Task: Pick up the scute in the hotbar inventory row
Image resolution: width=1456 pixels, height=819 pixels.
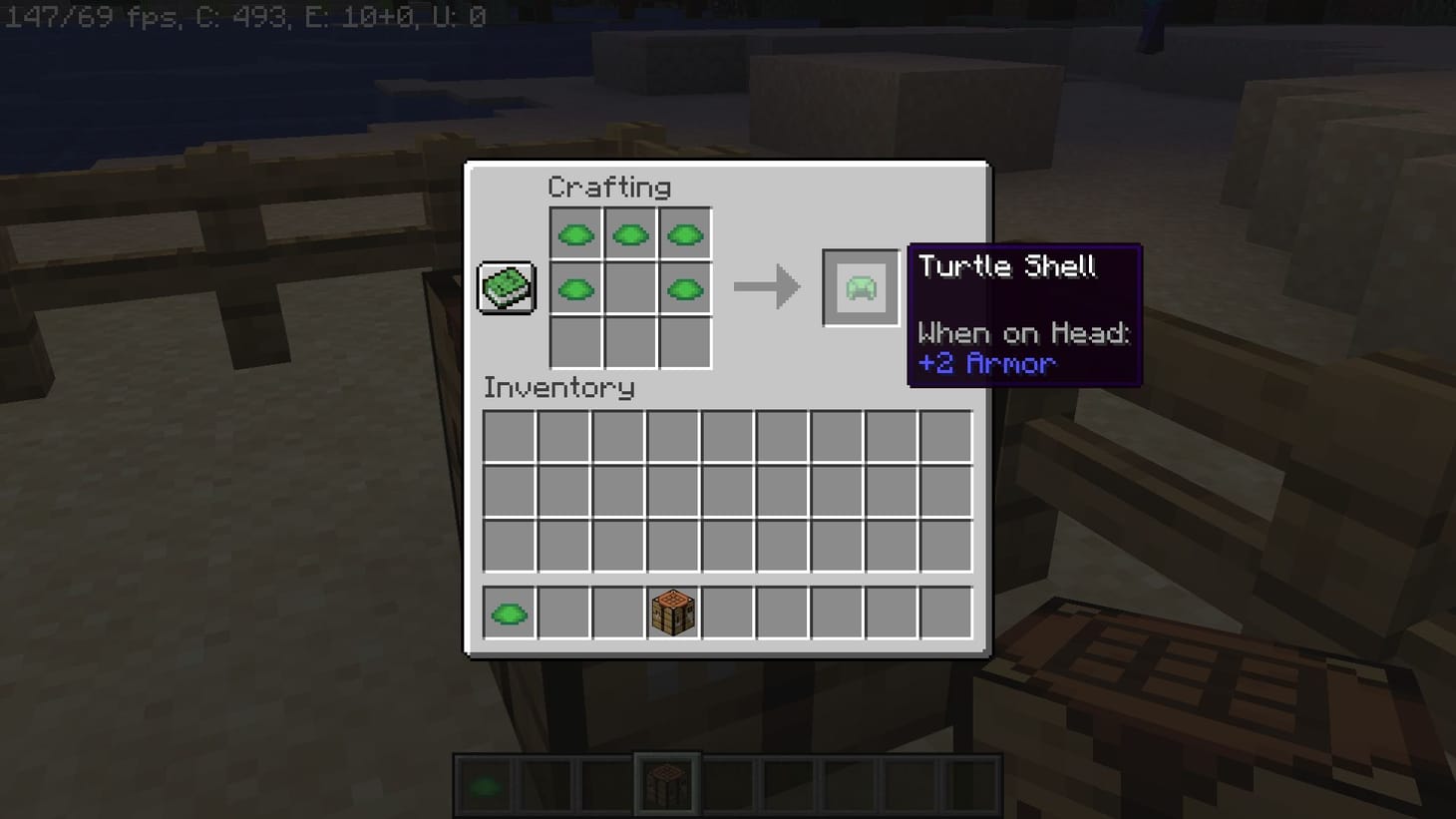Action: pyautogui.click(x=509, y=613)
